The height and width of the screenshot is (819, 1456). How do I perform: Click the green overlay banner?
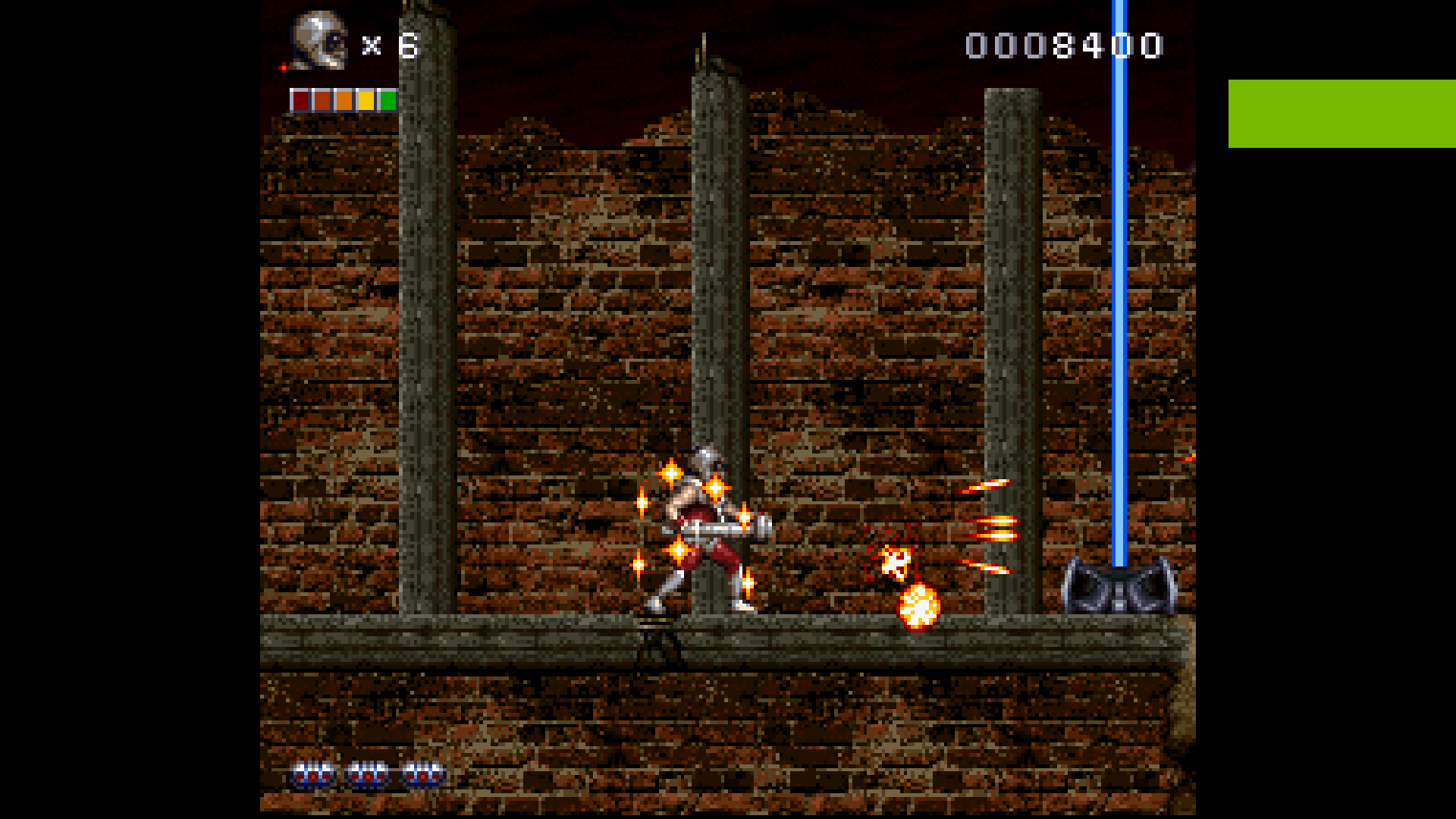point(1341,114)
